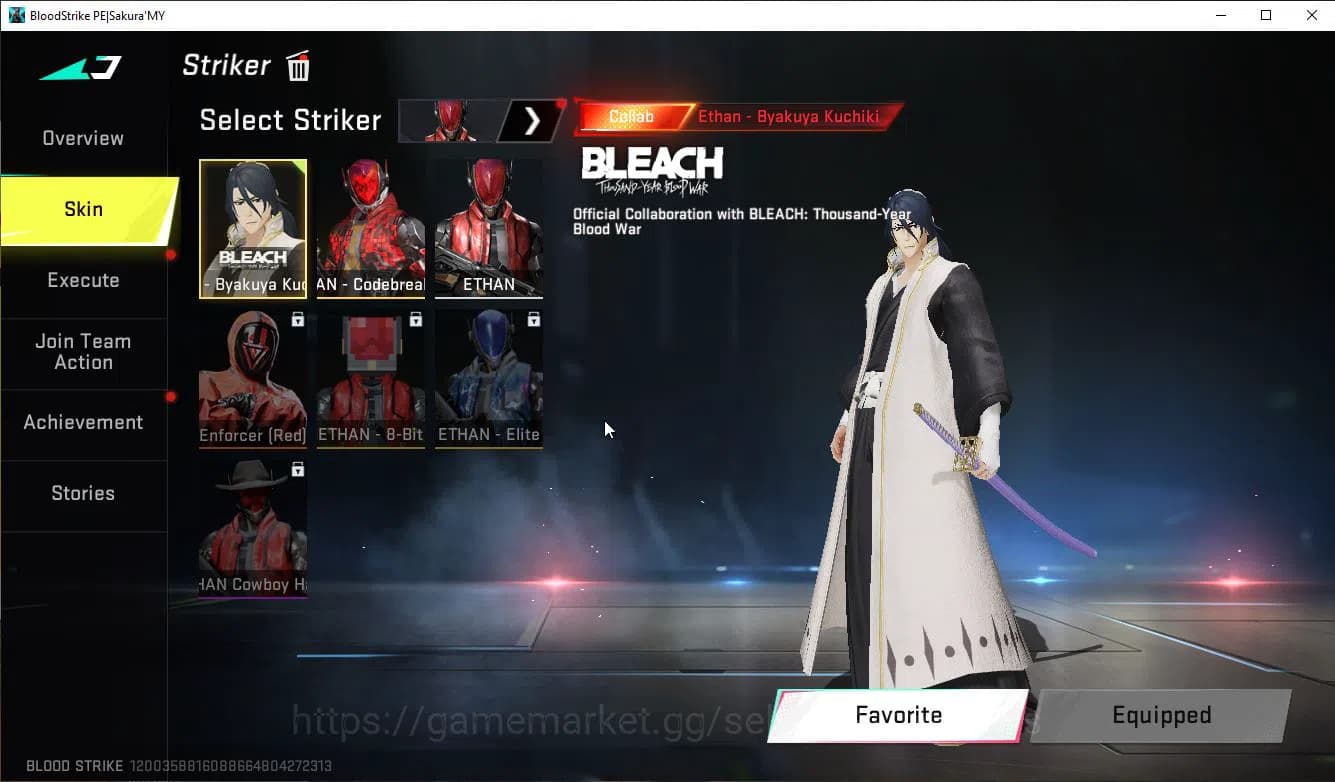Click the lock icon on ETHAN Cowboy Hat skin
The width and height of the screenshot is (1335, 782).
click(x=297, y=469)
